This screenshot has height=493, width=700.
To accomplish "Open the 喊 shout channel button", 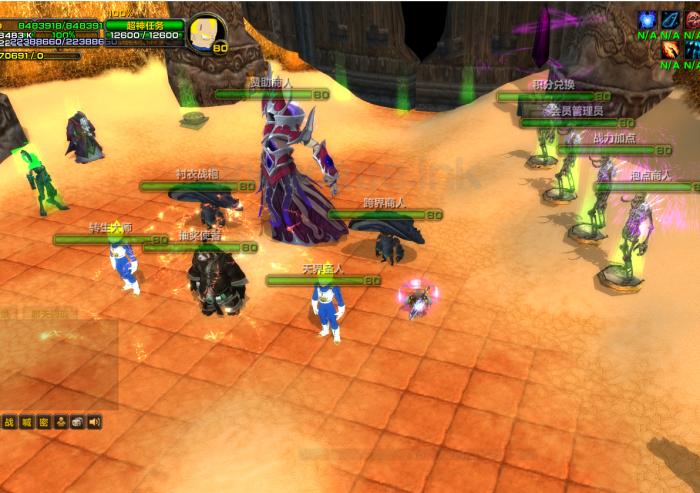I will point(26,422).
